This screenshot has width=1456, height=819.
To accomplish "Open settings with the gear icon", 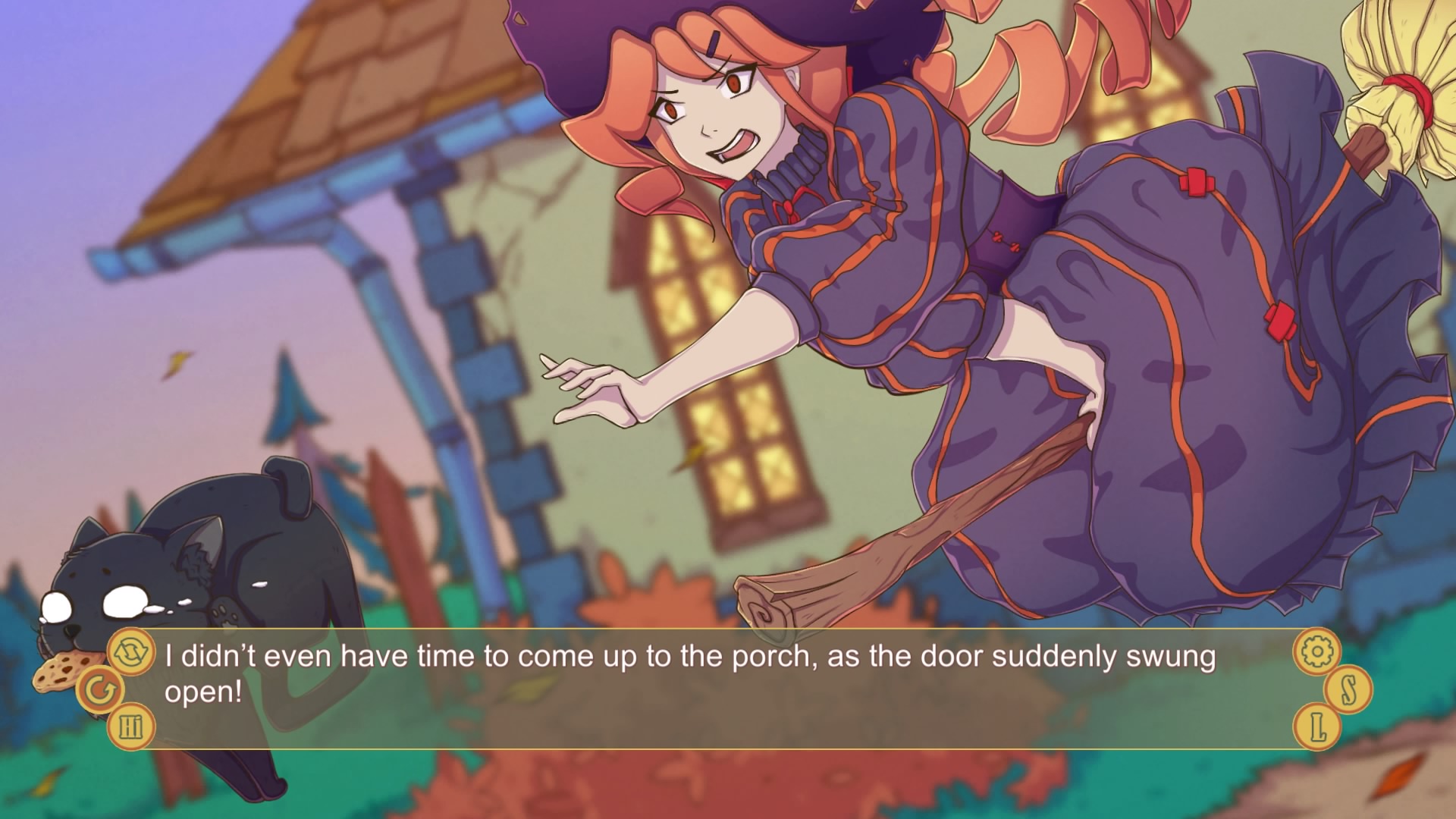I will coord(1317,651).
